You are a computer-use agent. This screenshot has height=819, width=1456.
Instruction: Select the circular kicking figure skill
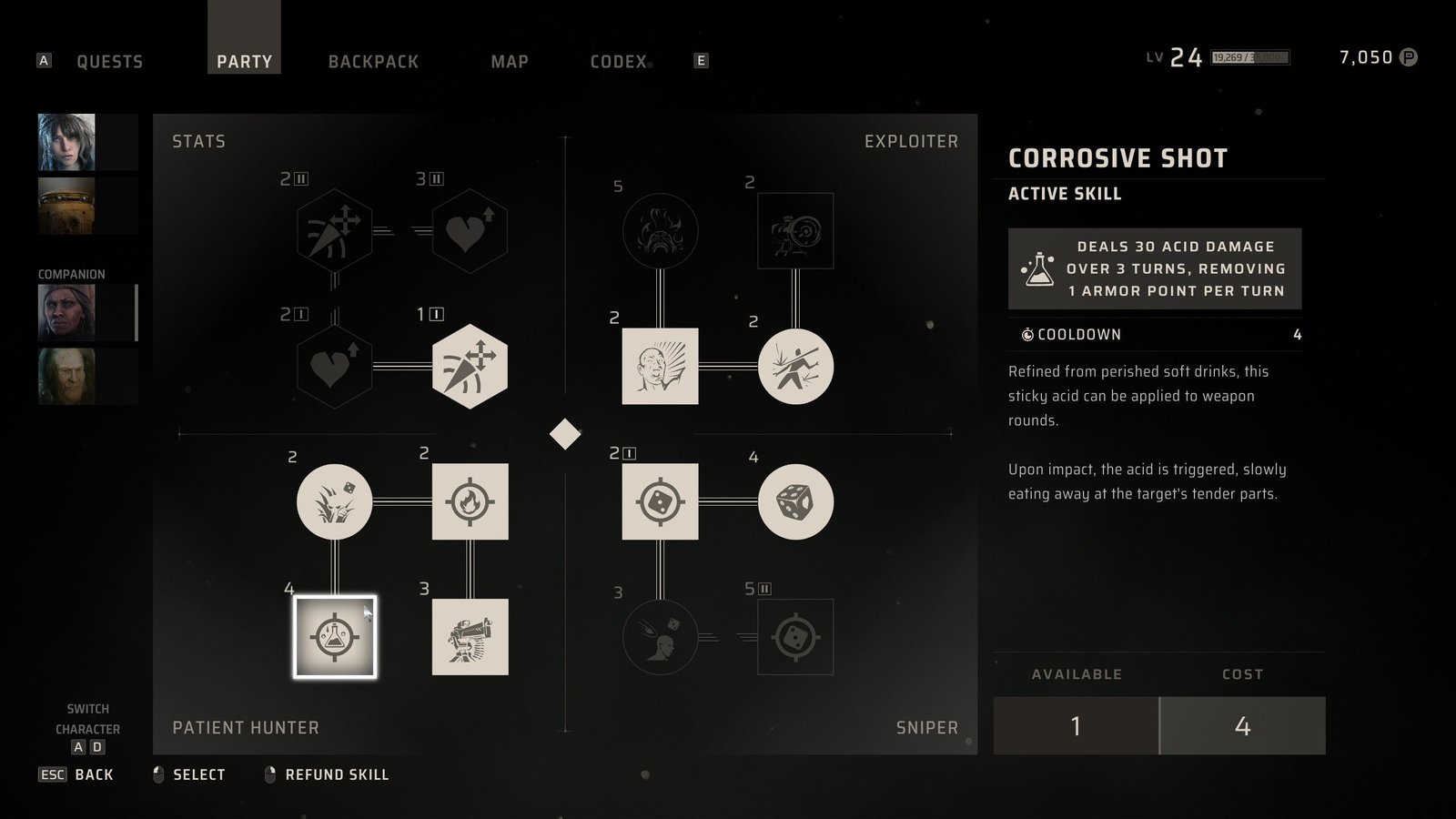[795, 367]
